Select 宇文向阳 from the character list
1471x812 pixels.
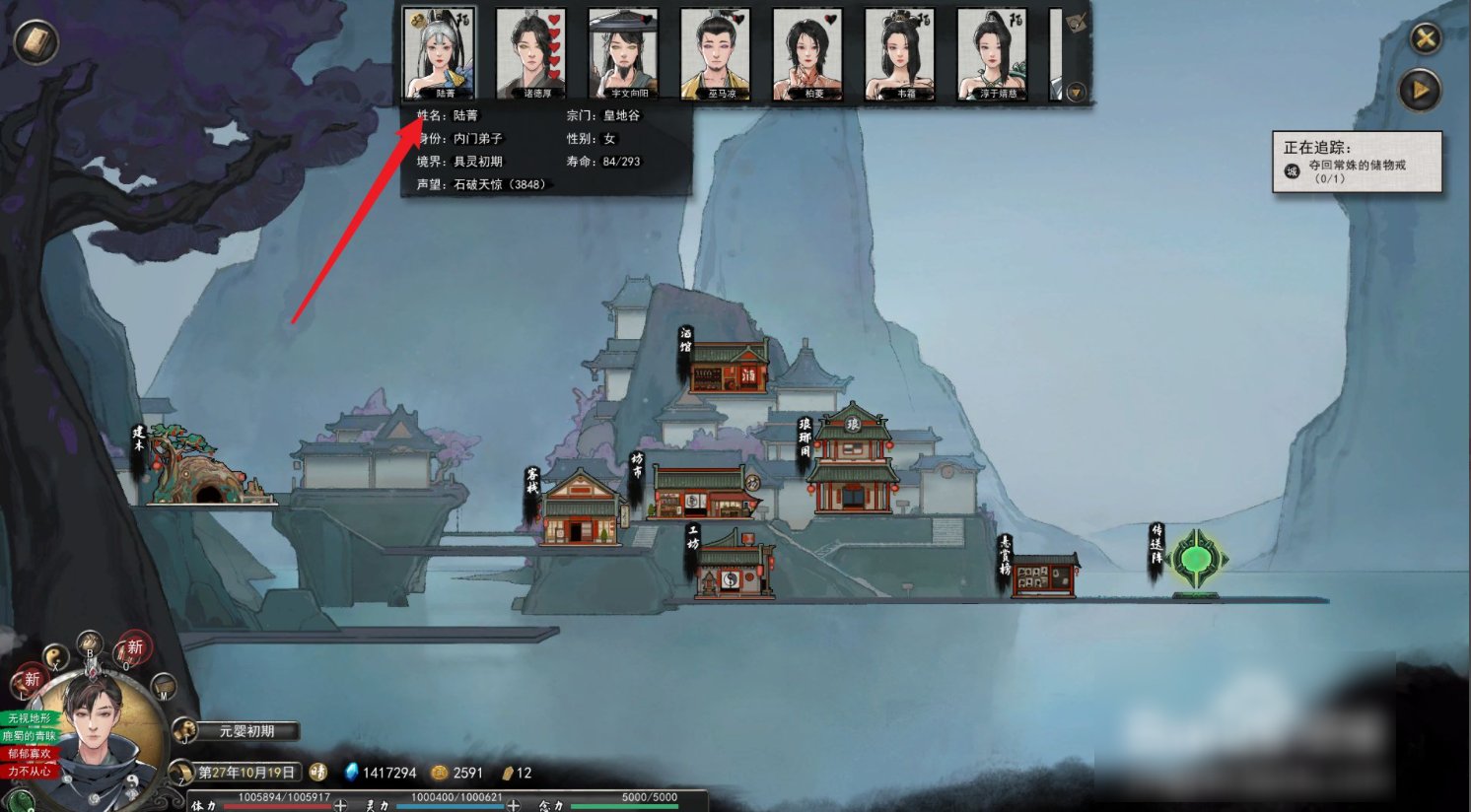click(623, 53)
